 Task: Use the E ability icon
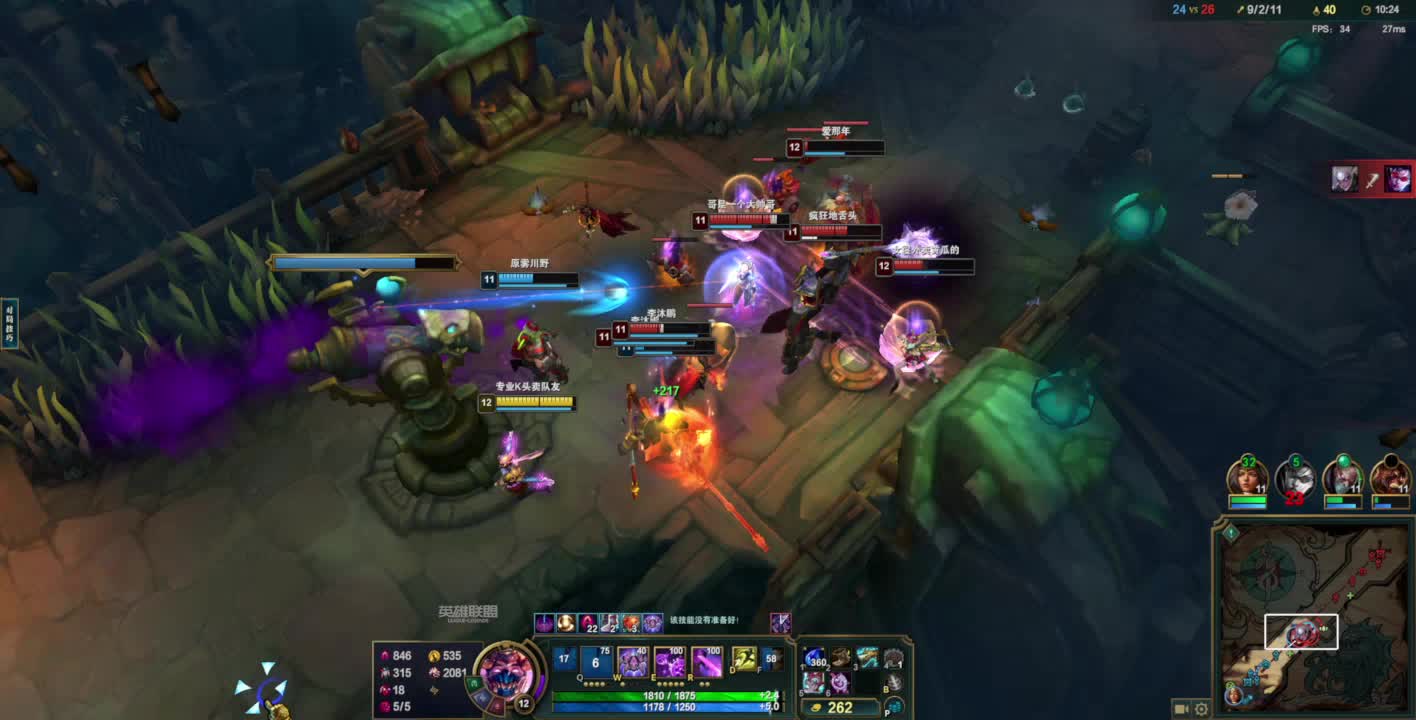pos(670,662)
